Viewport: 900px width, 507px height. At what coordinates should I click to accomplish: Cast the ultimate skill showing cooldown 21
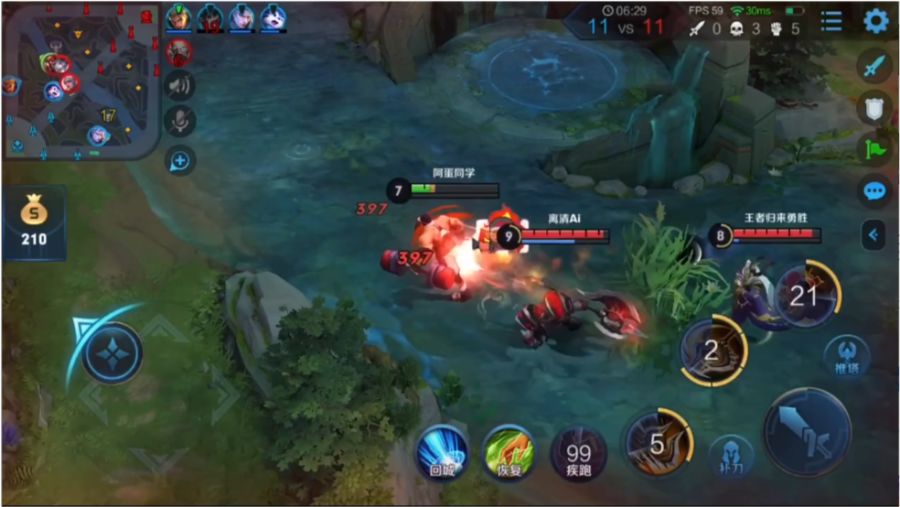coord(806,296)
